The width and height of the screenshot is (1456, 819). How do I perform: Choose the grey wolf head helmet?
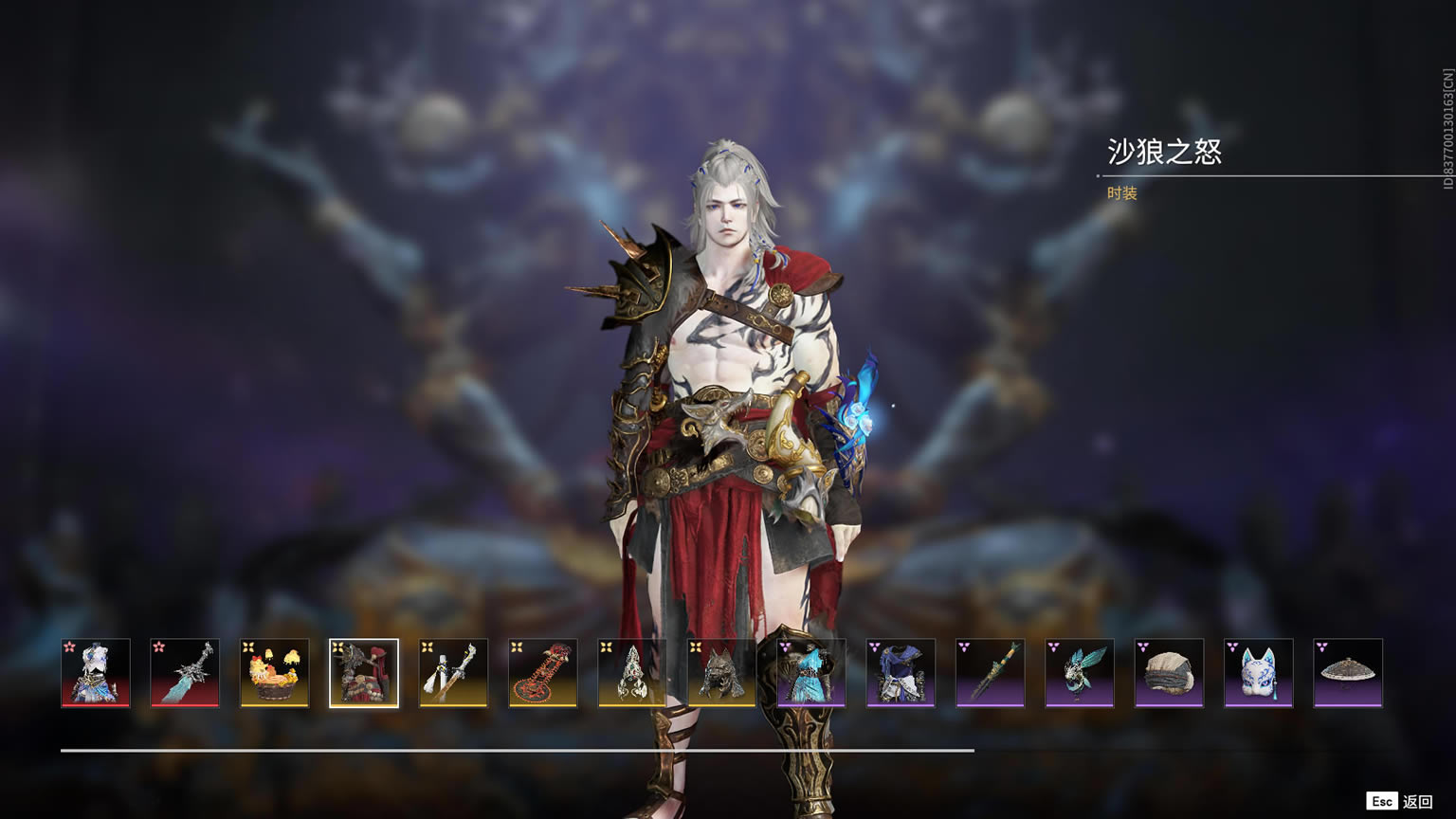click(721, 673)
